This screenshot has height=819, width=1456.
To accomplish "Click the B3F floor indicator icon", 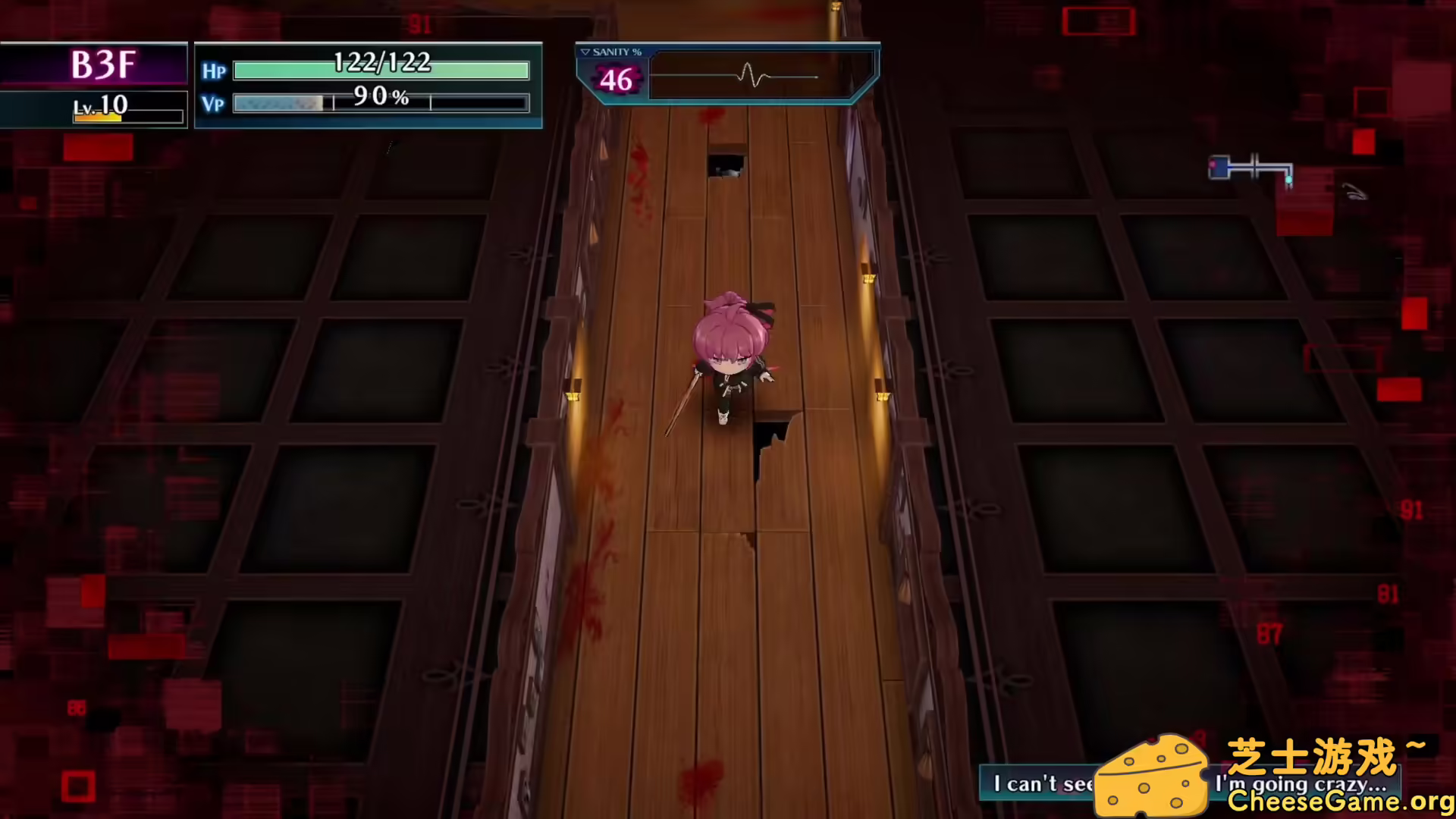I will click(x=102, y=64).
